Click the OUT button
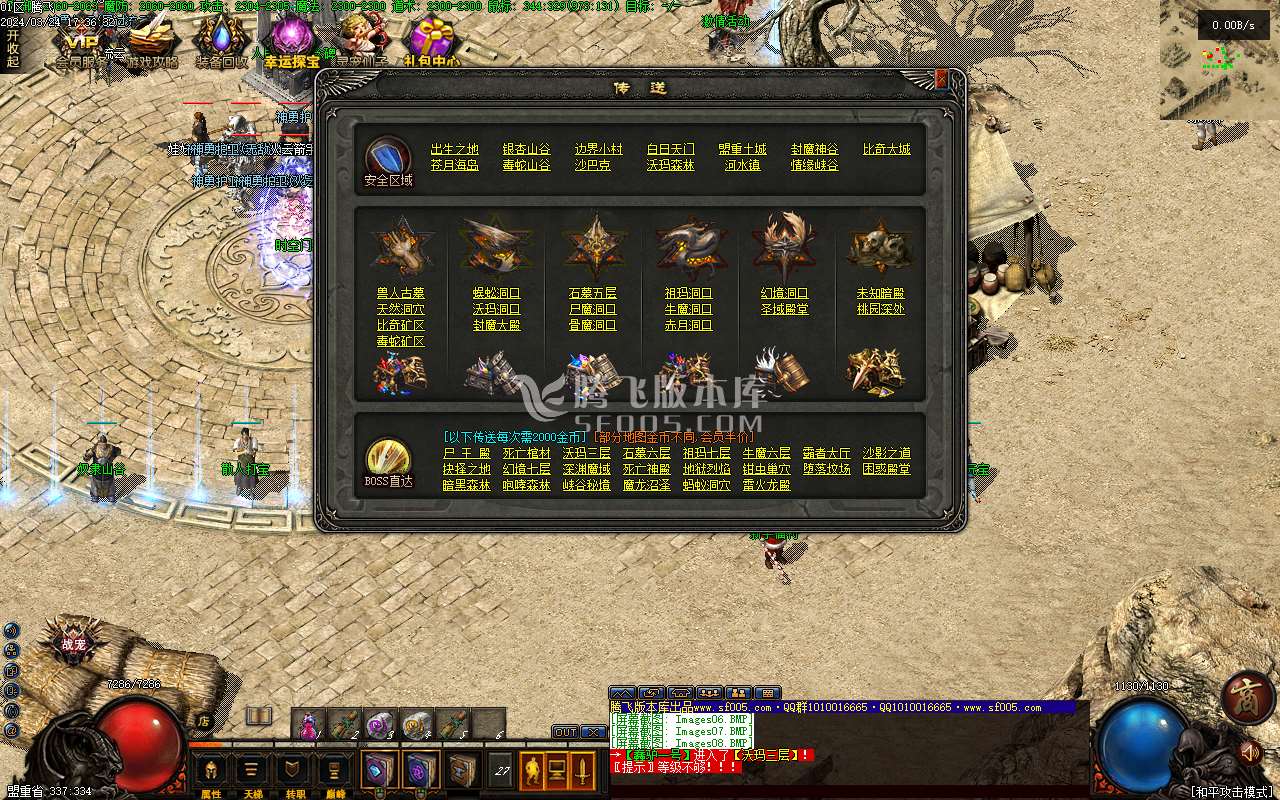Screen dimensions: 1280x800 565,732
